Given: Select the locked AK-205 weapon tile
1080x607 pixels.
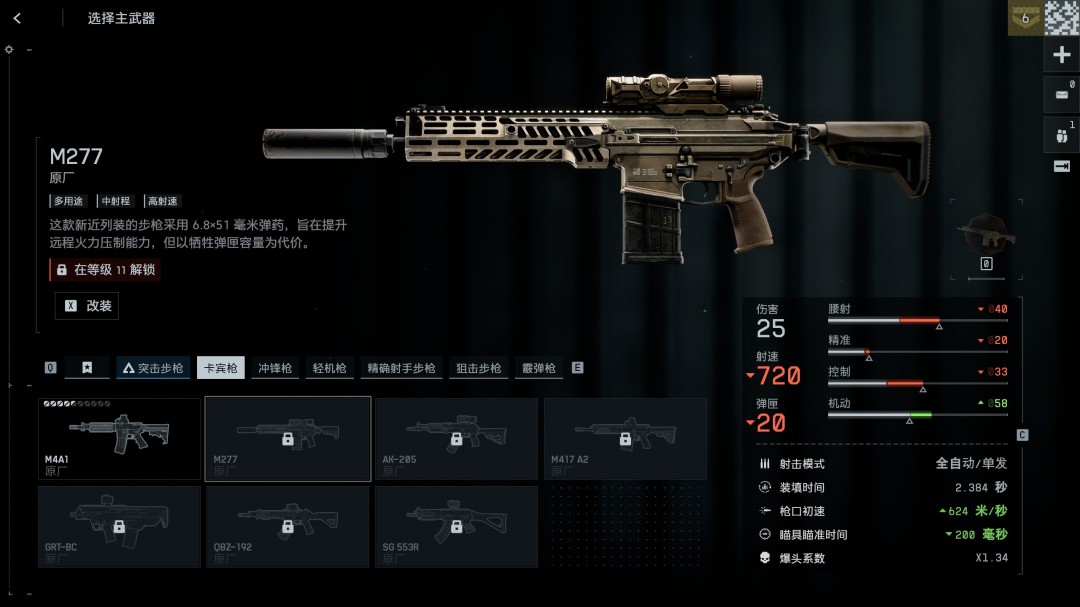Looking at the screenshot, I should coord(456,438).
